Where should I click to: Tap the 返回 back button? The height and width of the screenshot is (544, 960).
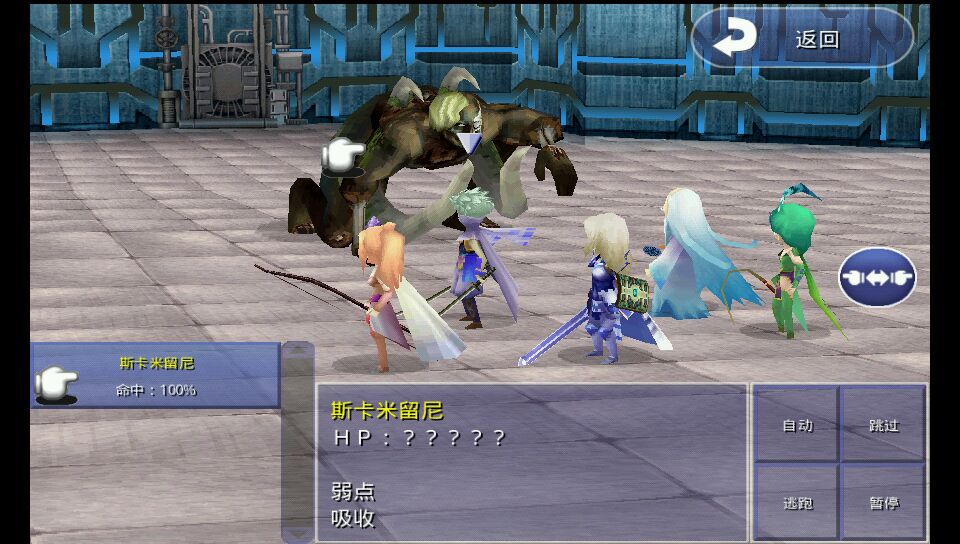802,39
